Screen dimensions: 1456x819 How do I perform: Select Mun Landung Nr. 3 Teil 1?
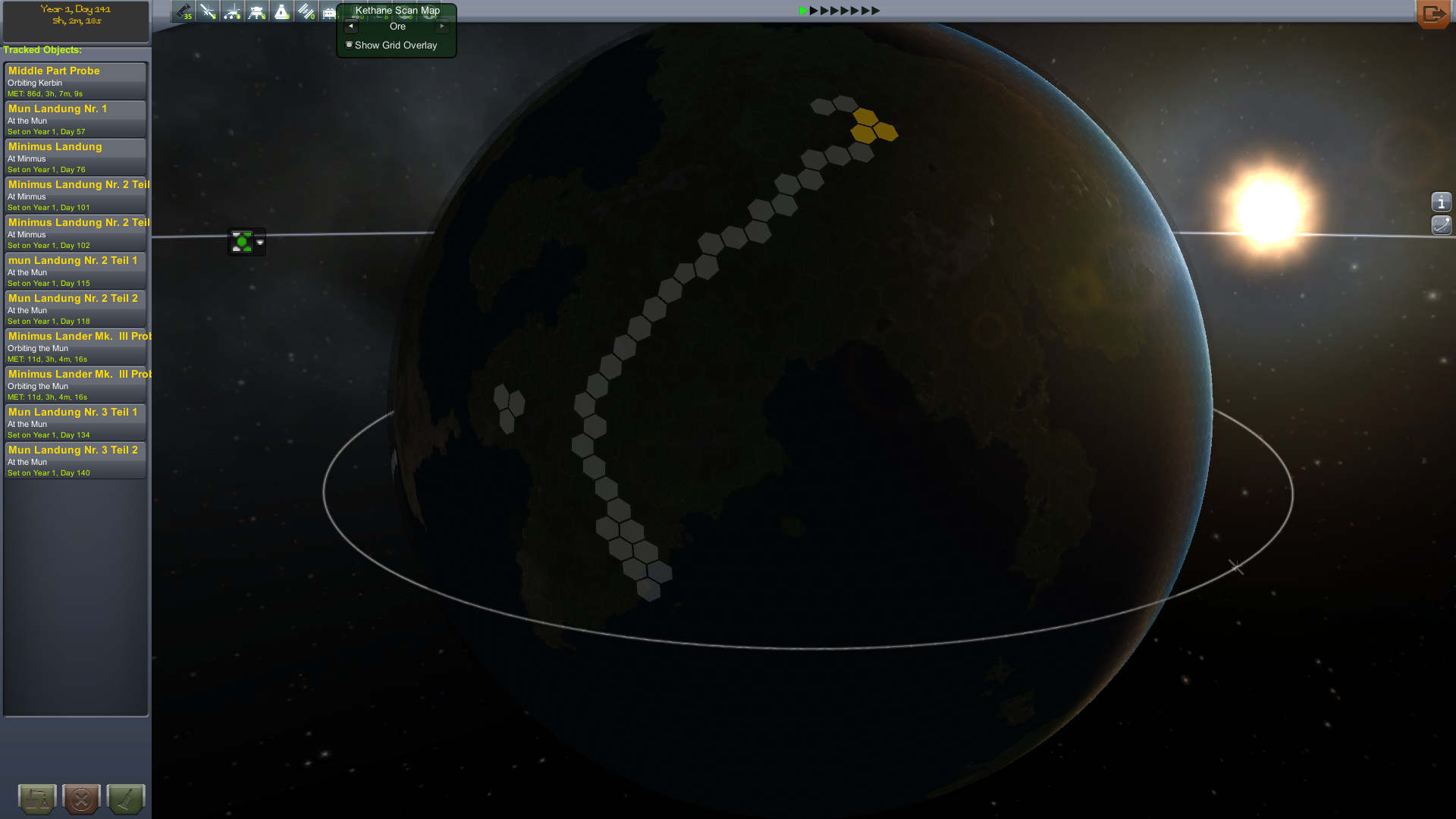(x=75, y=422)
